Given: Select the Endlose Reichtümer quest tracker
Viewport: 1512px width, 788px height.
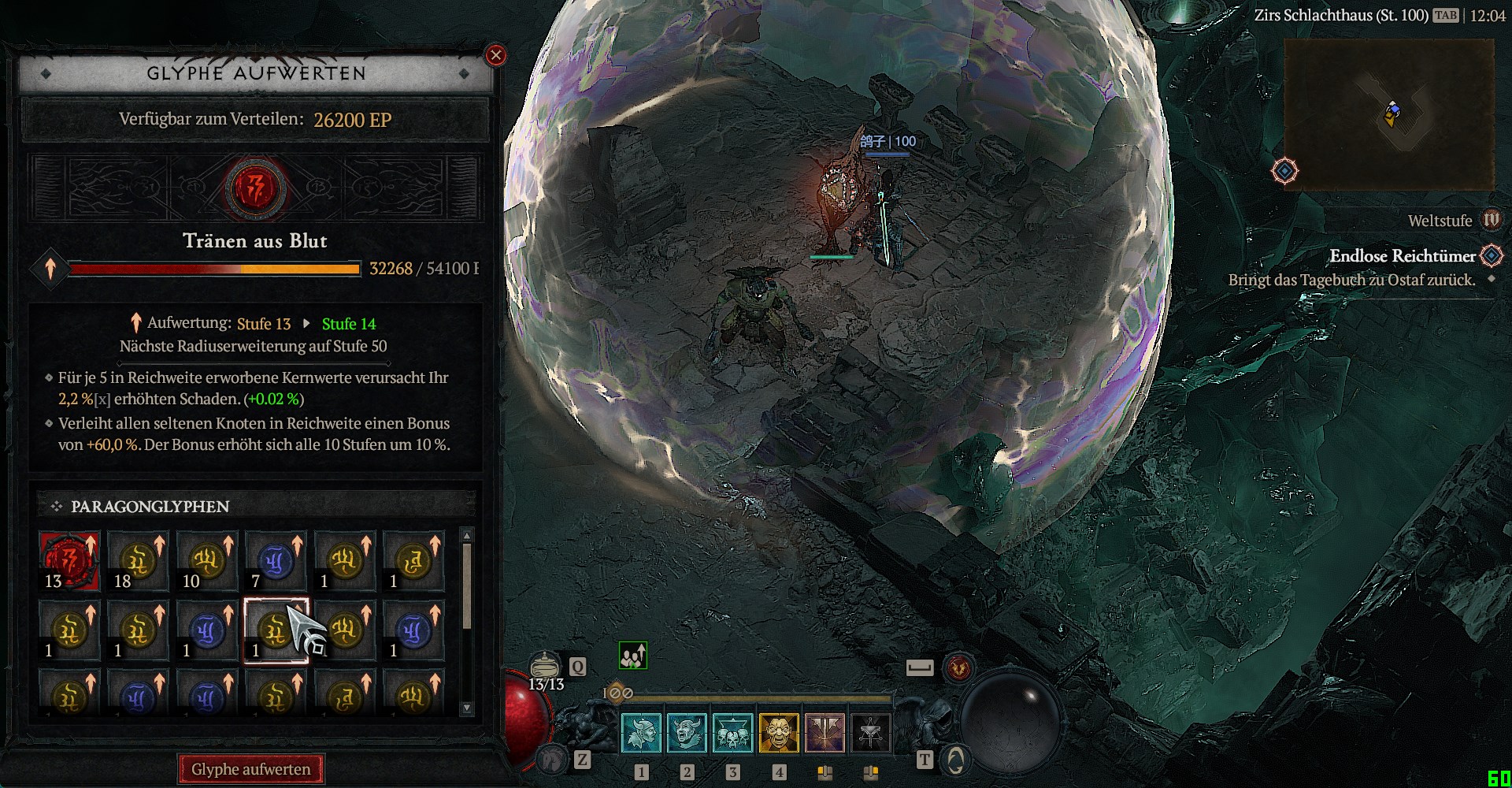Looking at the screenshot, I should 1402,256.
